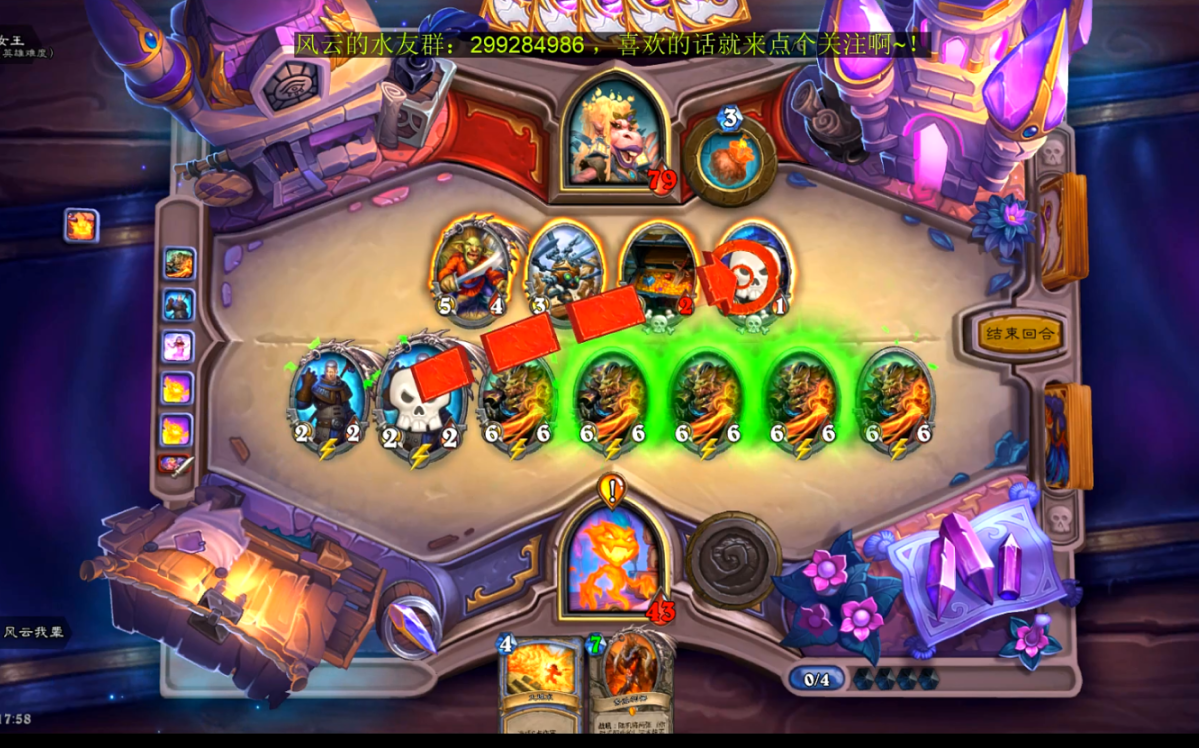Select your fire elemental hero portrait
Viewport: 1199px width, 748px height.
[613, 558]
